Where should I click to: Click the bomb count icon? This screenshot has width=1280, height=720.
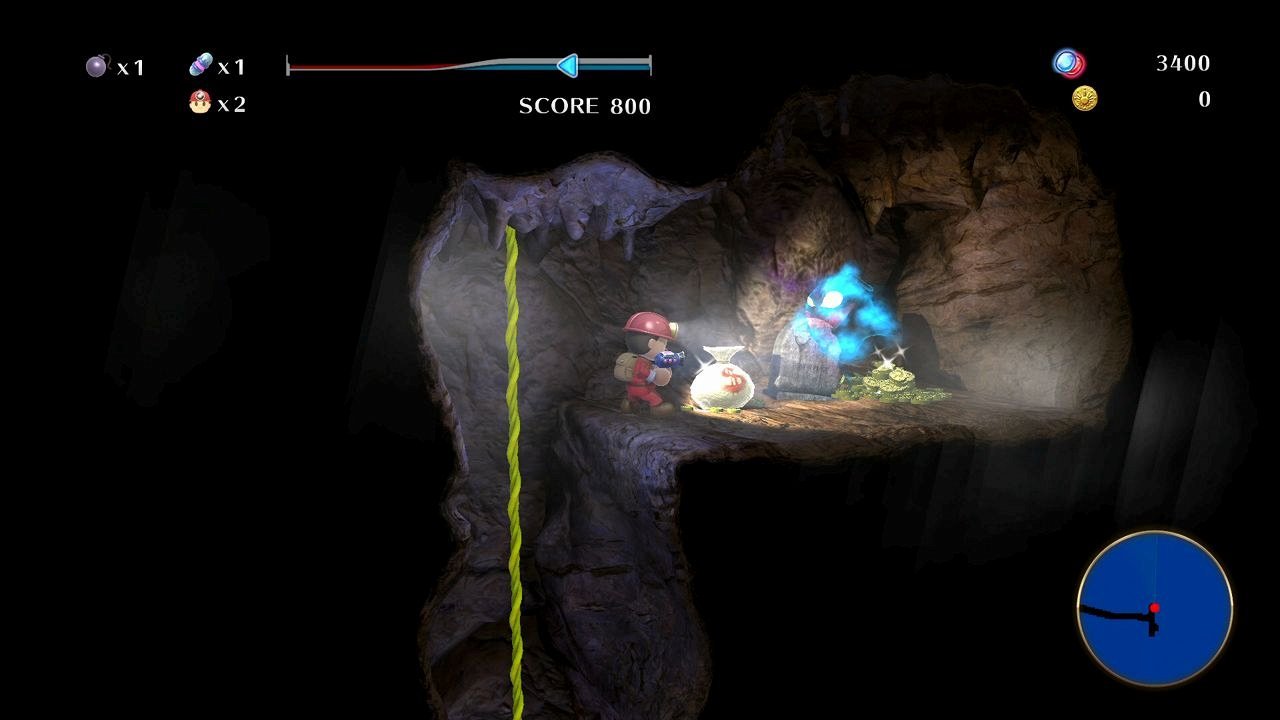95,66
